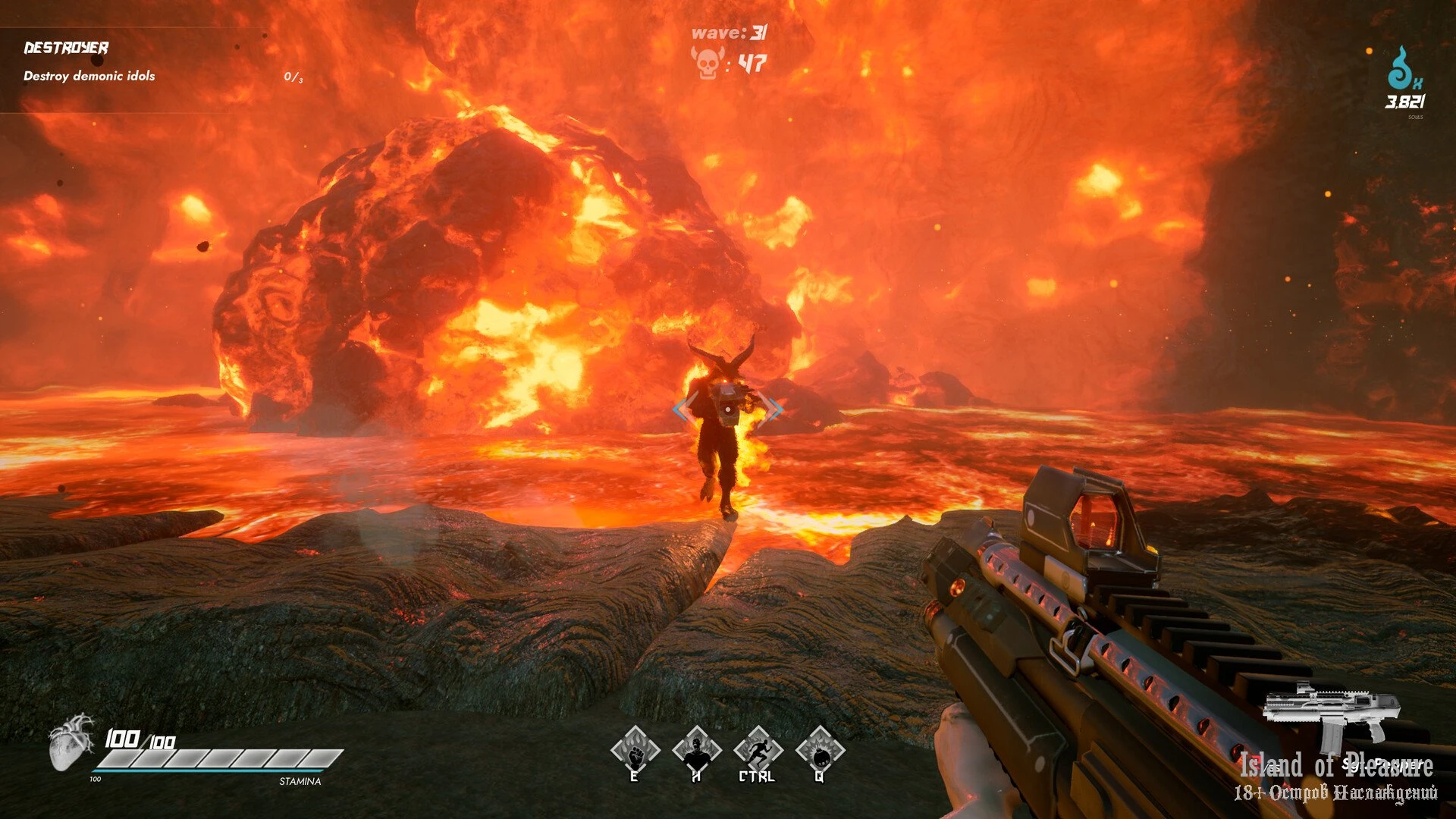Click the anatomical heart health icon
The image size is (1456, 819).
pos(71,741)
